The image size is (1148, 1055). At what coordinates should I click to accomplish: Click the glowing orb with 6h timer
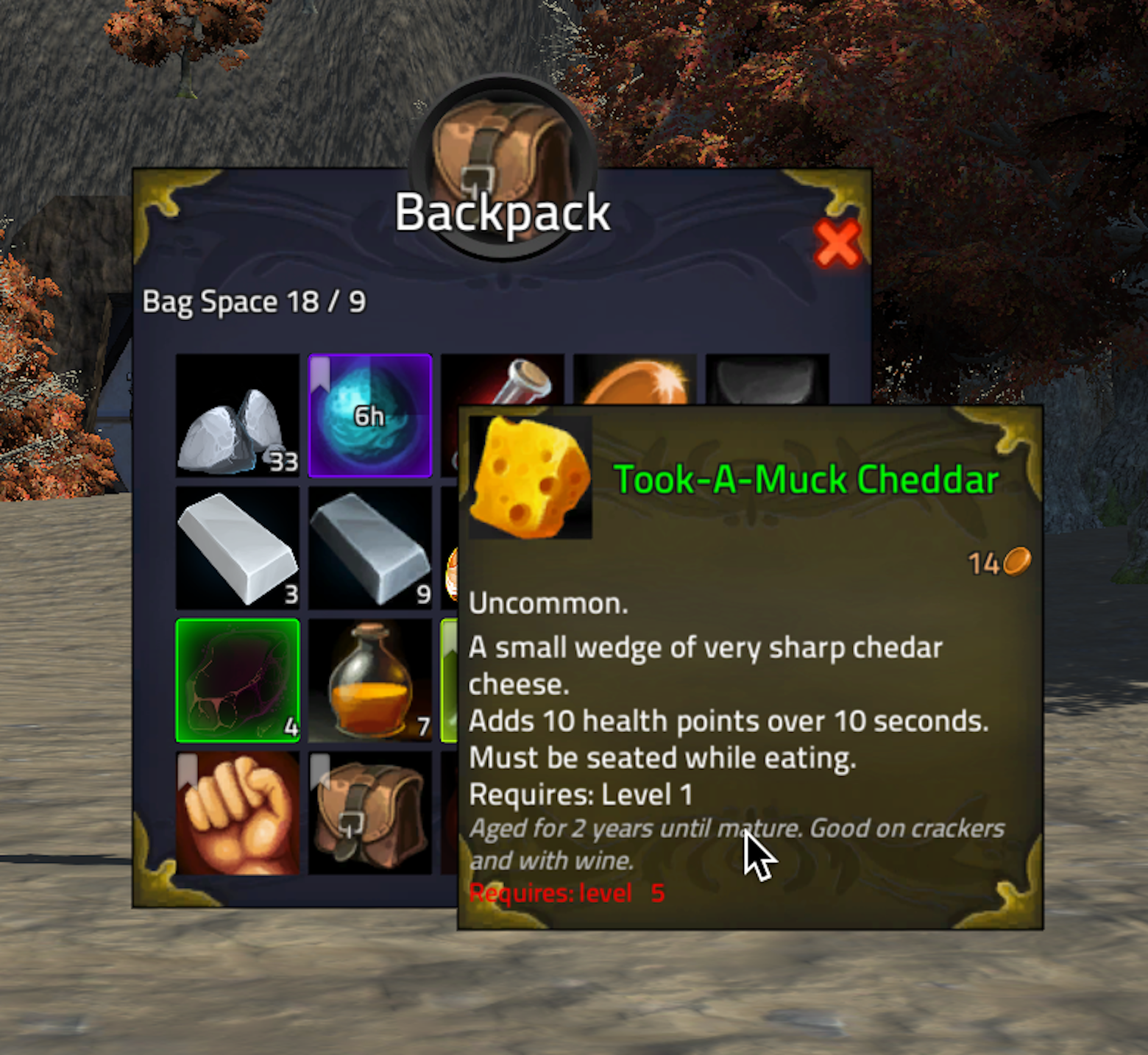370,416
